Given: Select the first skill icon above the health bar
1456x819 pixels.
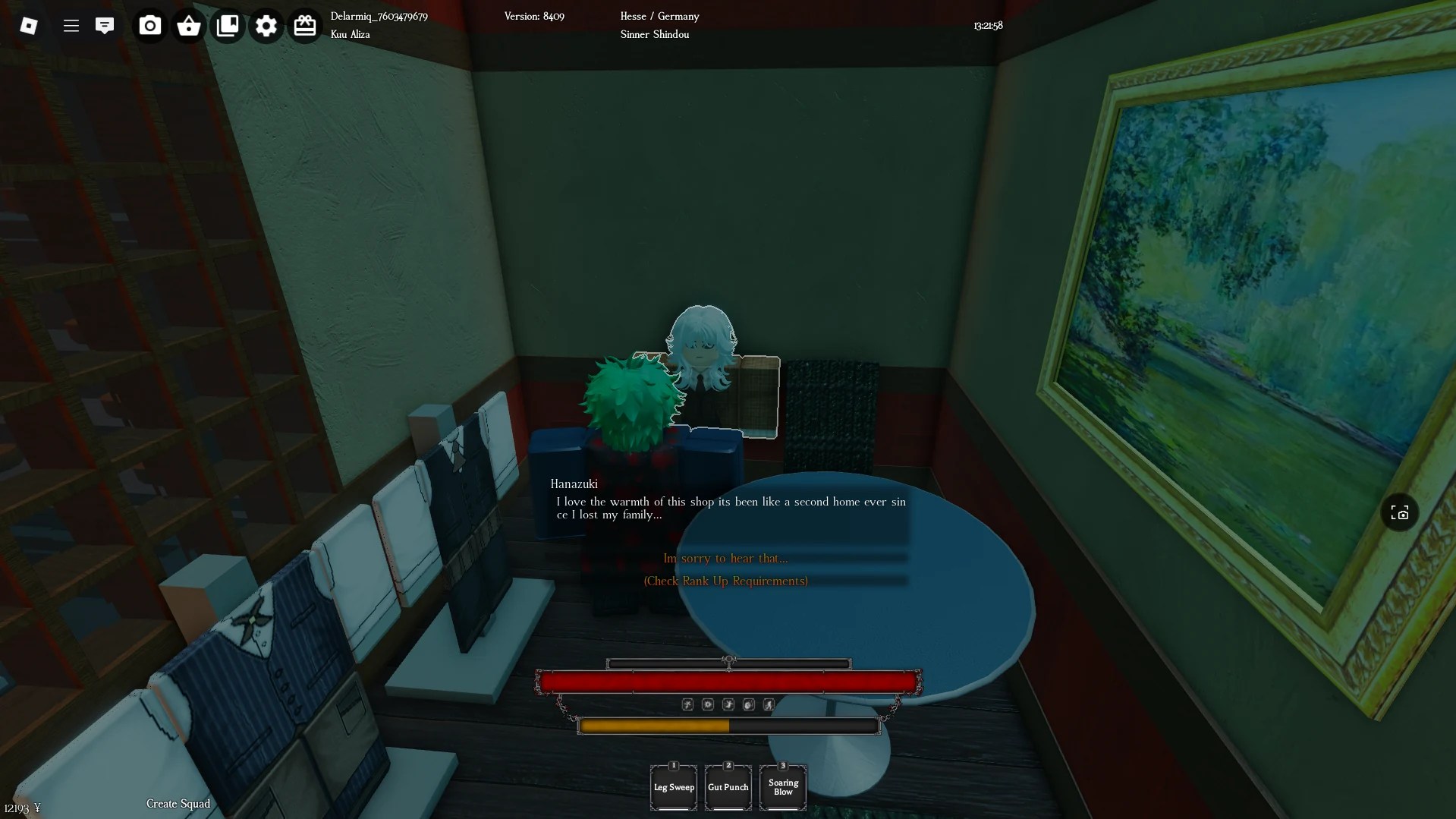Looking at the screenshot, I should 687,704.
